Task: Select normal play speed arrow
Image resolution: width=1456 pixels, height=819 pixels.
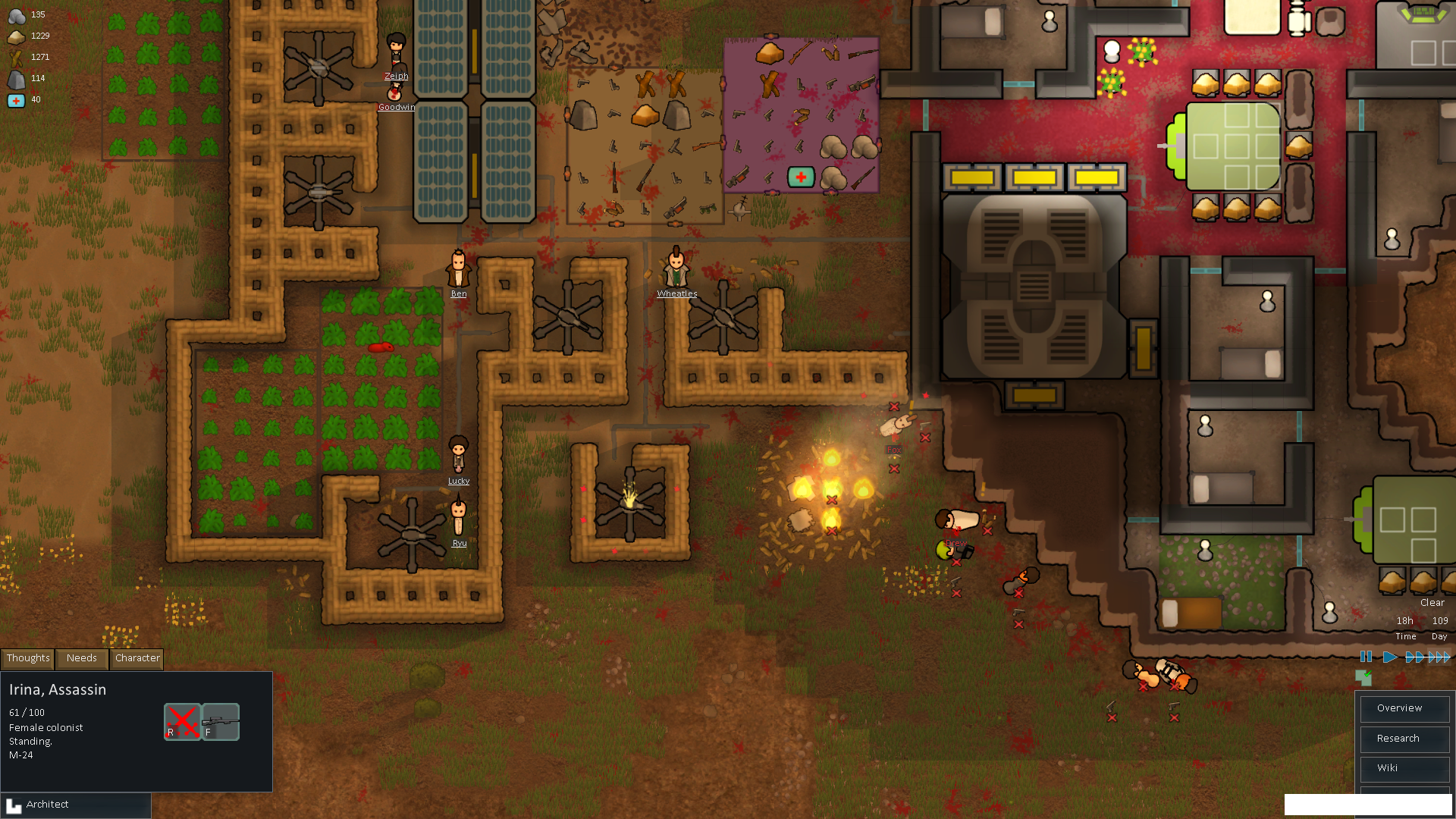Action: pos(1390,657)
